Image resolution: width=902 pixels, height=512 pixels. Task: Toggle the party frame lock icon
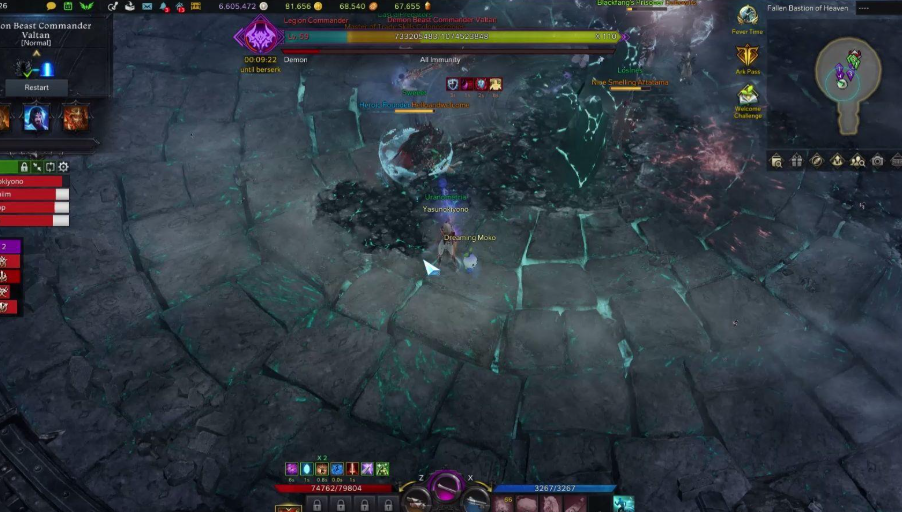point(23,167)
